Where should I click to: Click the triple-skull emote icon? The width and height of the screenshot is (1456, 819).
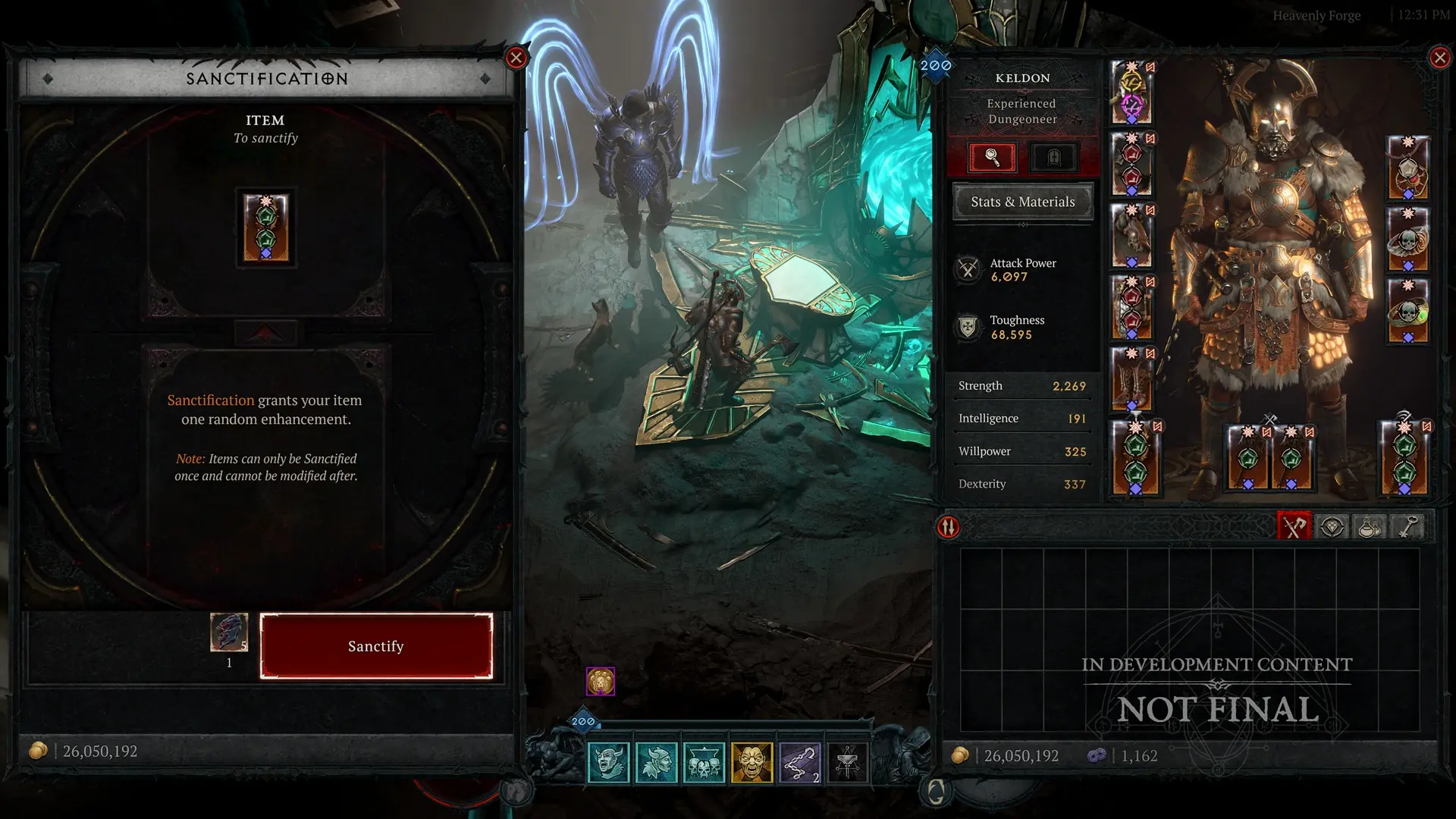704,762
